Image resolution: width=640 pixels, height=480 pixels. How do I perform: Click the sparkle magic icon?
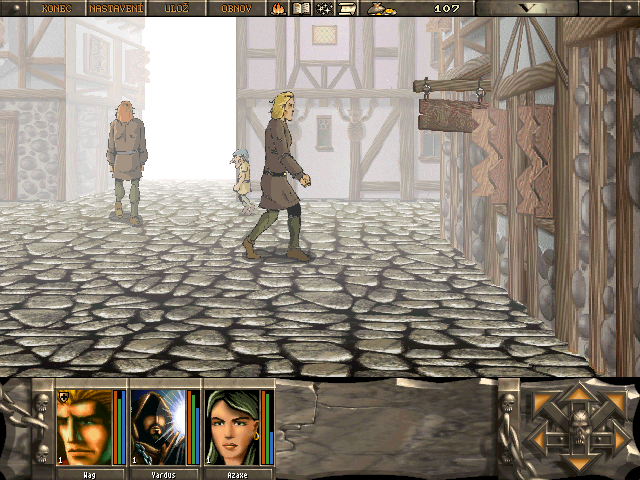324,8
